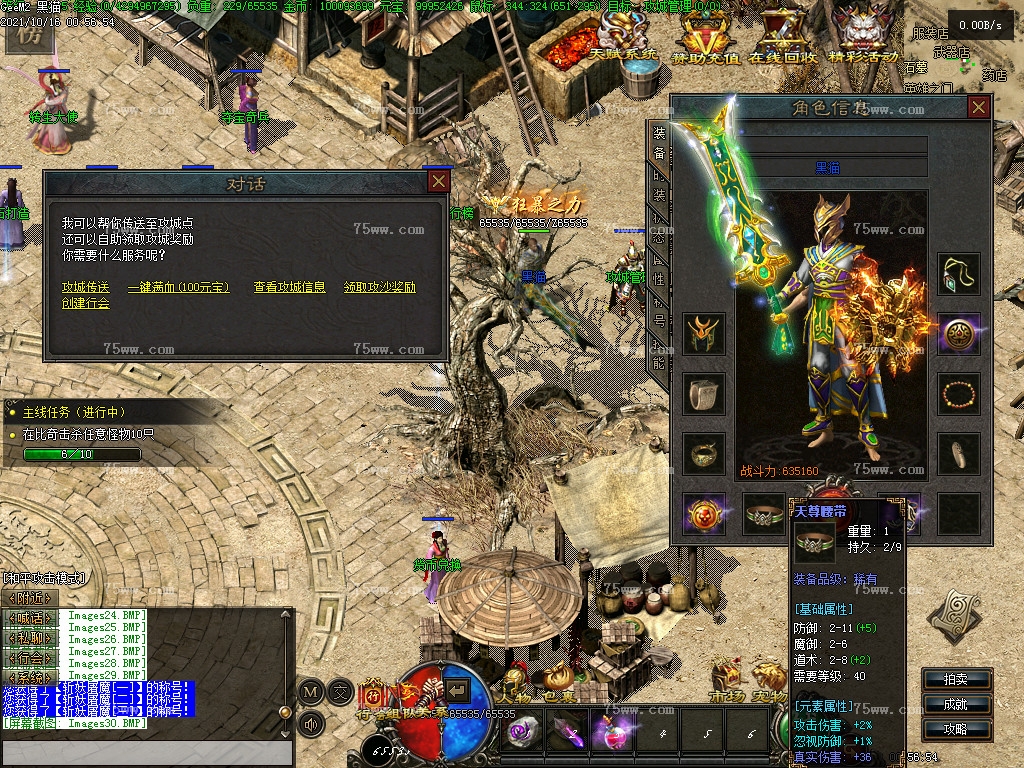Select 一键满血 (100元宝) option
The height and width of the screenshot is (768, 1024).
(179, 287)
